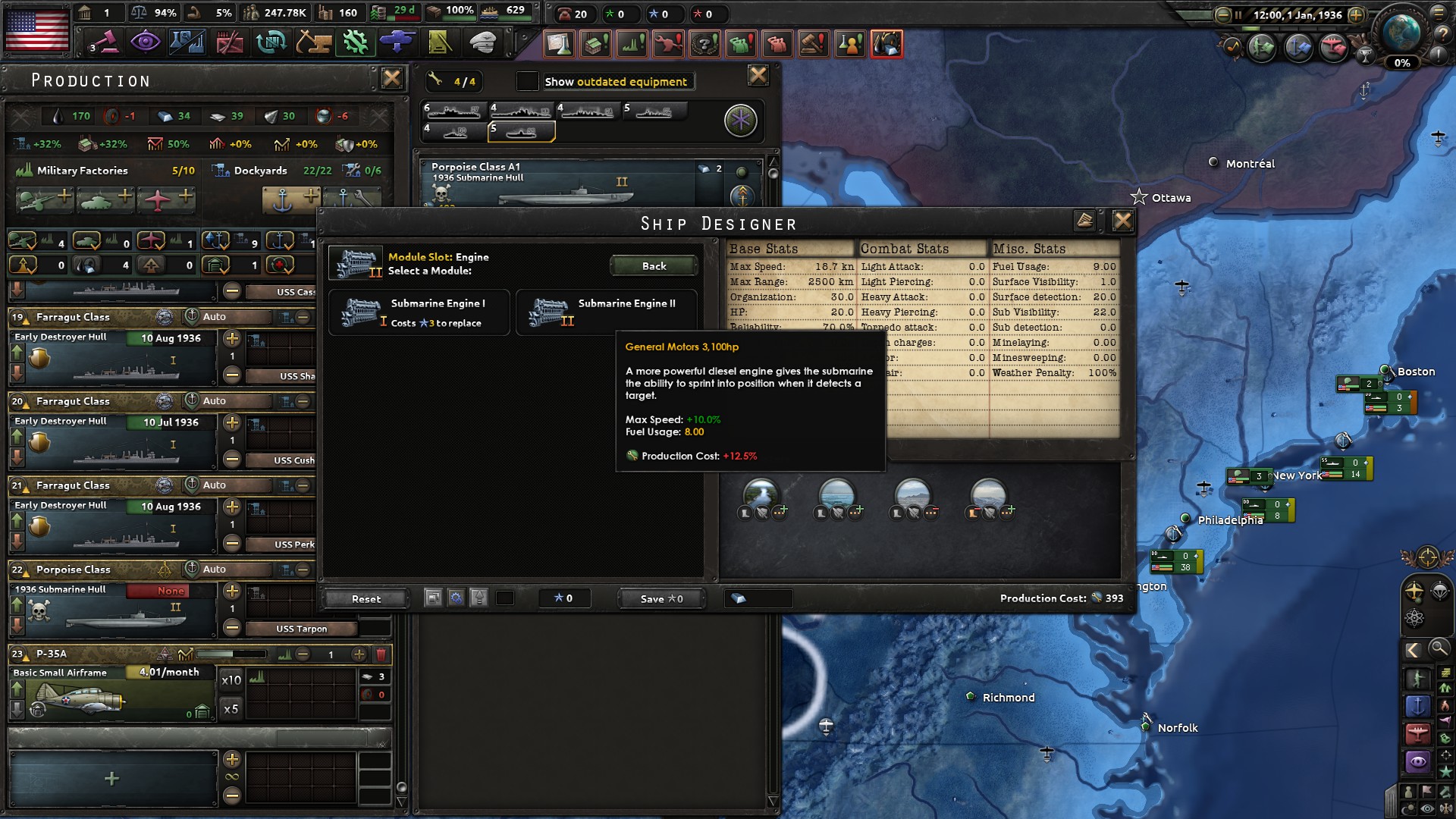Toggle x5 batch production on the P-35A
1456x819 pixels.
click(x=232, y=708)
